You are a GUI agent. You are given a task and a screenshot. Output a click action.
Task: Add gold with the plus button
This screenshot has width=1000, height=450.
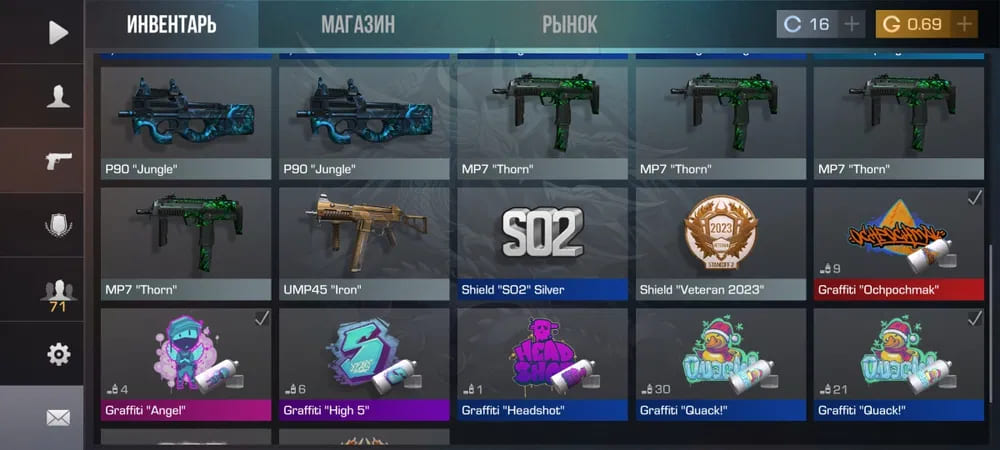(964, 24)
